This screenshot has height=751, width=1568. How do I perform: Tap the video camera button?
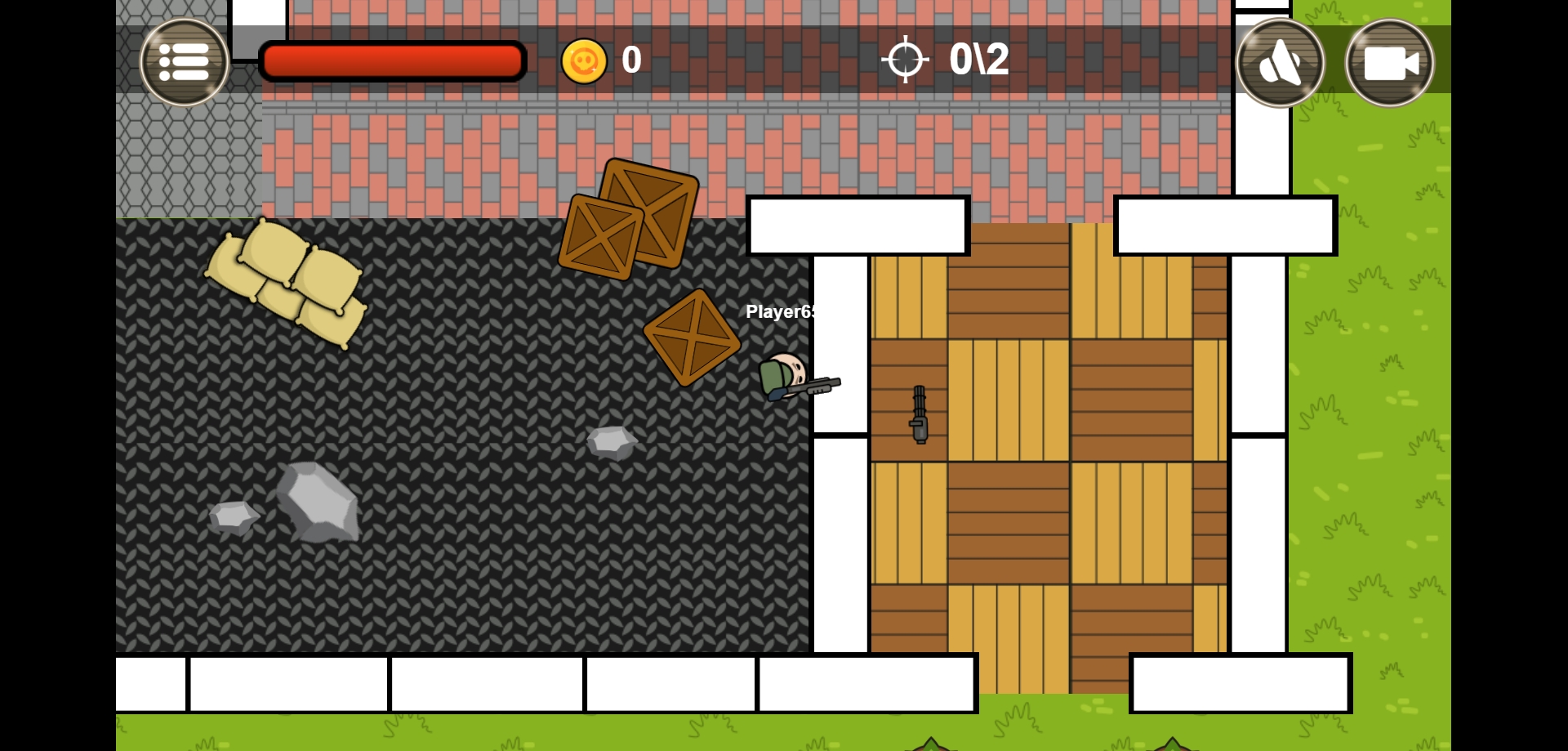pyautogui.click(x=1389, y=63)
